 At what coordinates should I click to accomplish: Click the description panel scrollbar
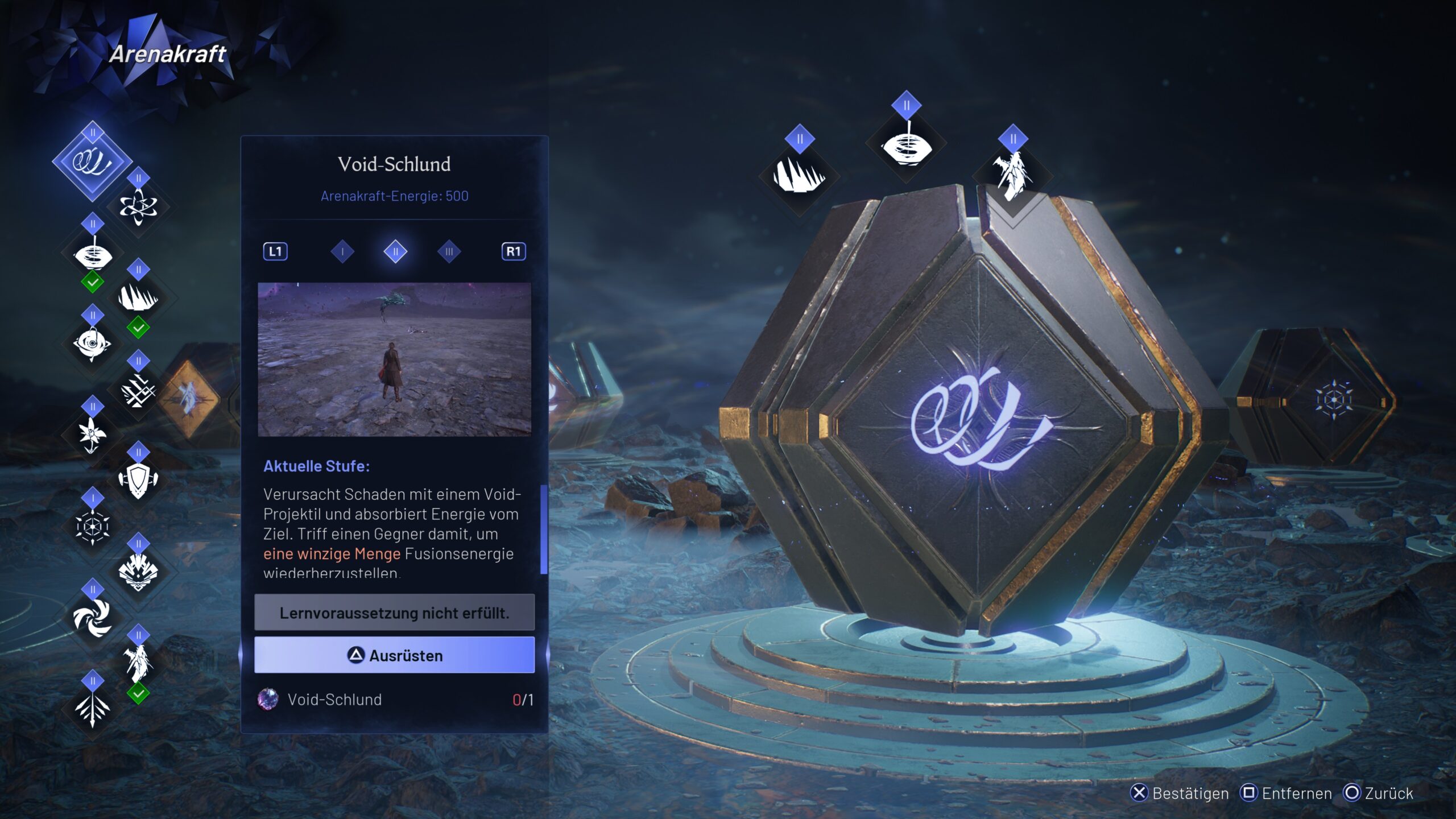coord(544,529)
